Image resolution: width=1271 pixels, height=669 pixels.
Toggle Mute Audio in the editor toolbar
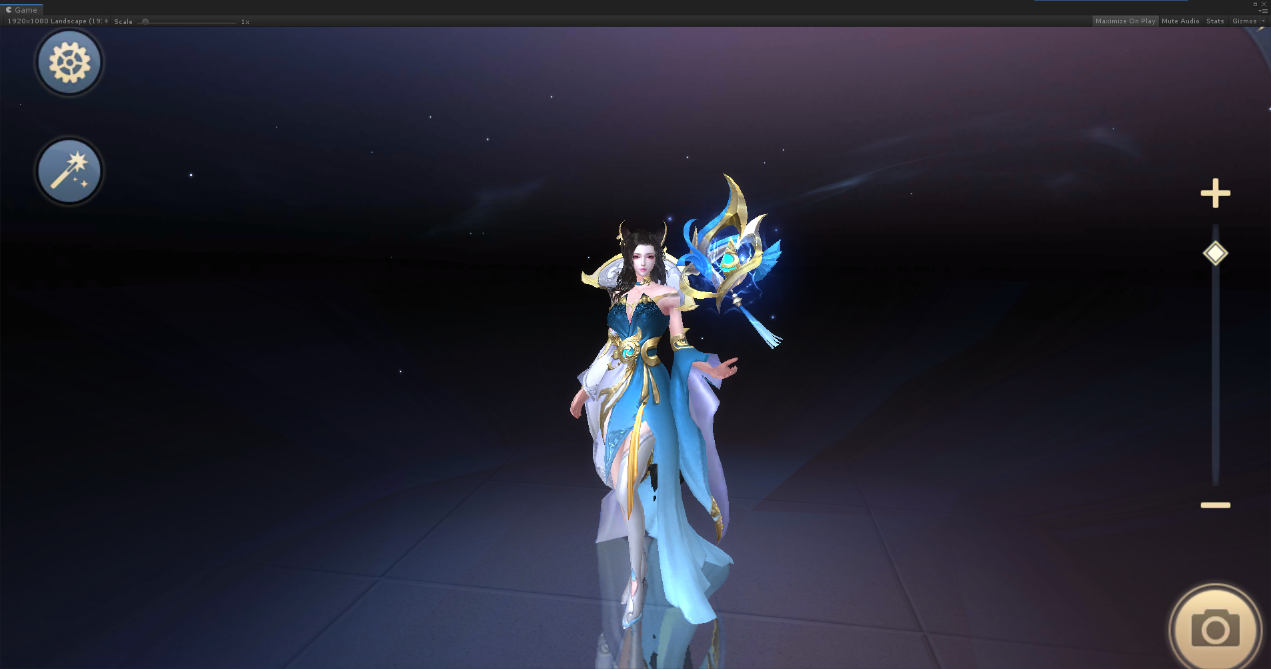pyautogui.click(x=1180, y=21)
